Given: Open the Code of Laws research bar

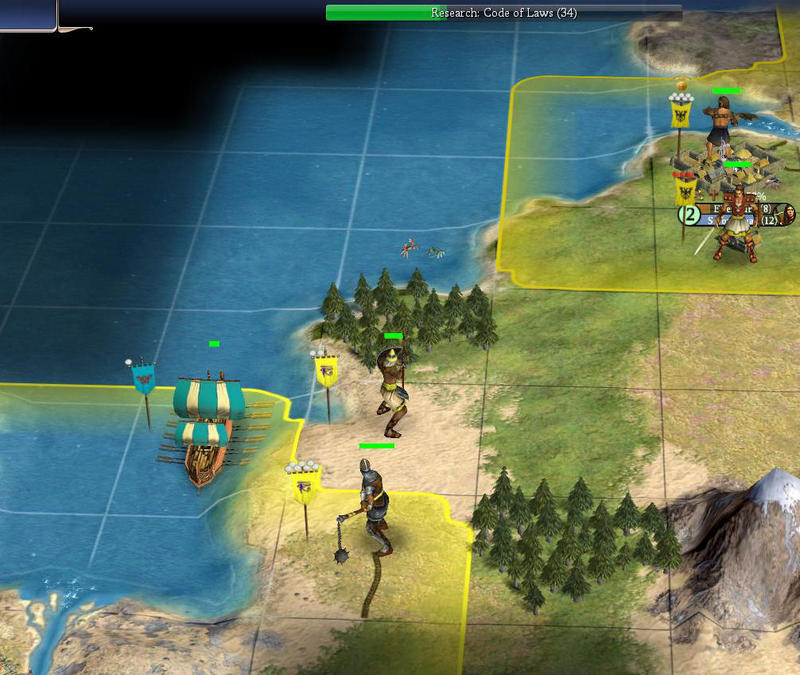Looking at the screenshot, I should click(503, 13).
